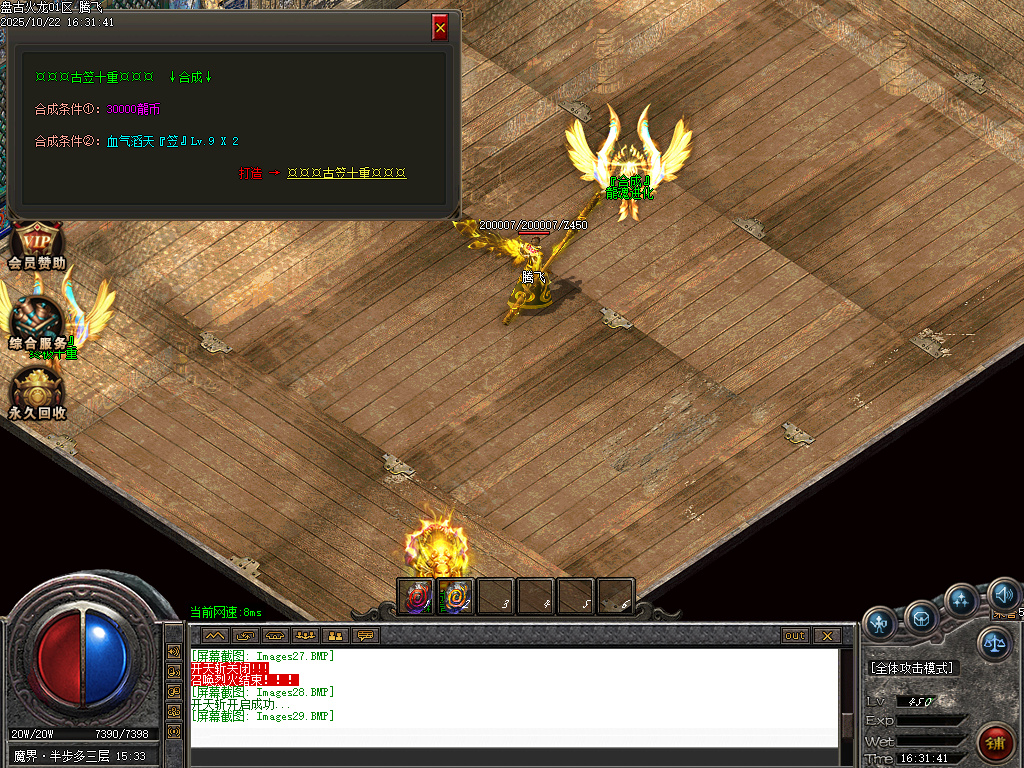Viewport: 1024px width, 768px height.
Task: Open the 永久回收 recycle icon
Action: pos(37,393)
